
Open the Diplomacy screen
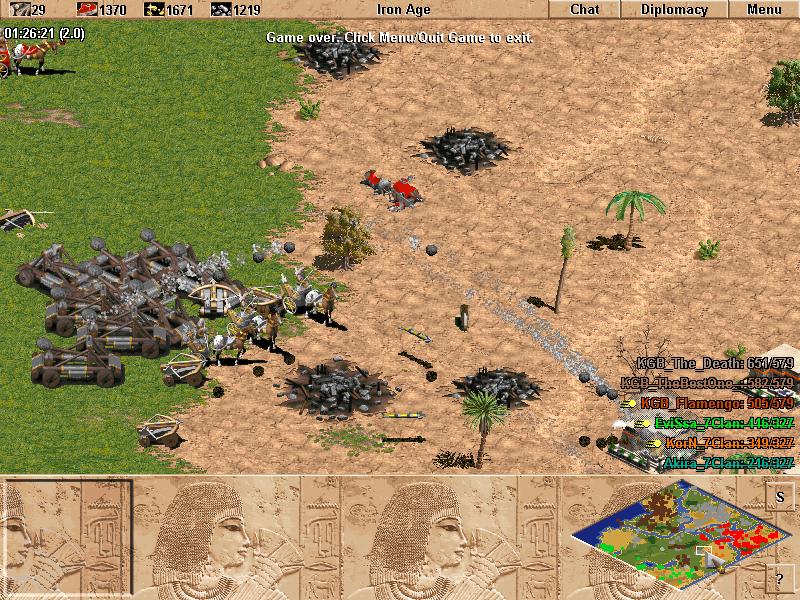[x=673, y=10]
